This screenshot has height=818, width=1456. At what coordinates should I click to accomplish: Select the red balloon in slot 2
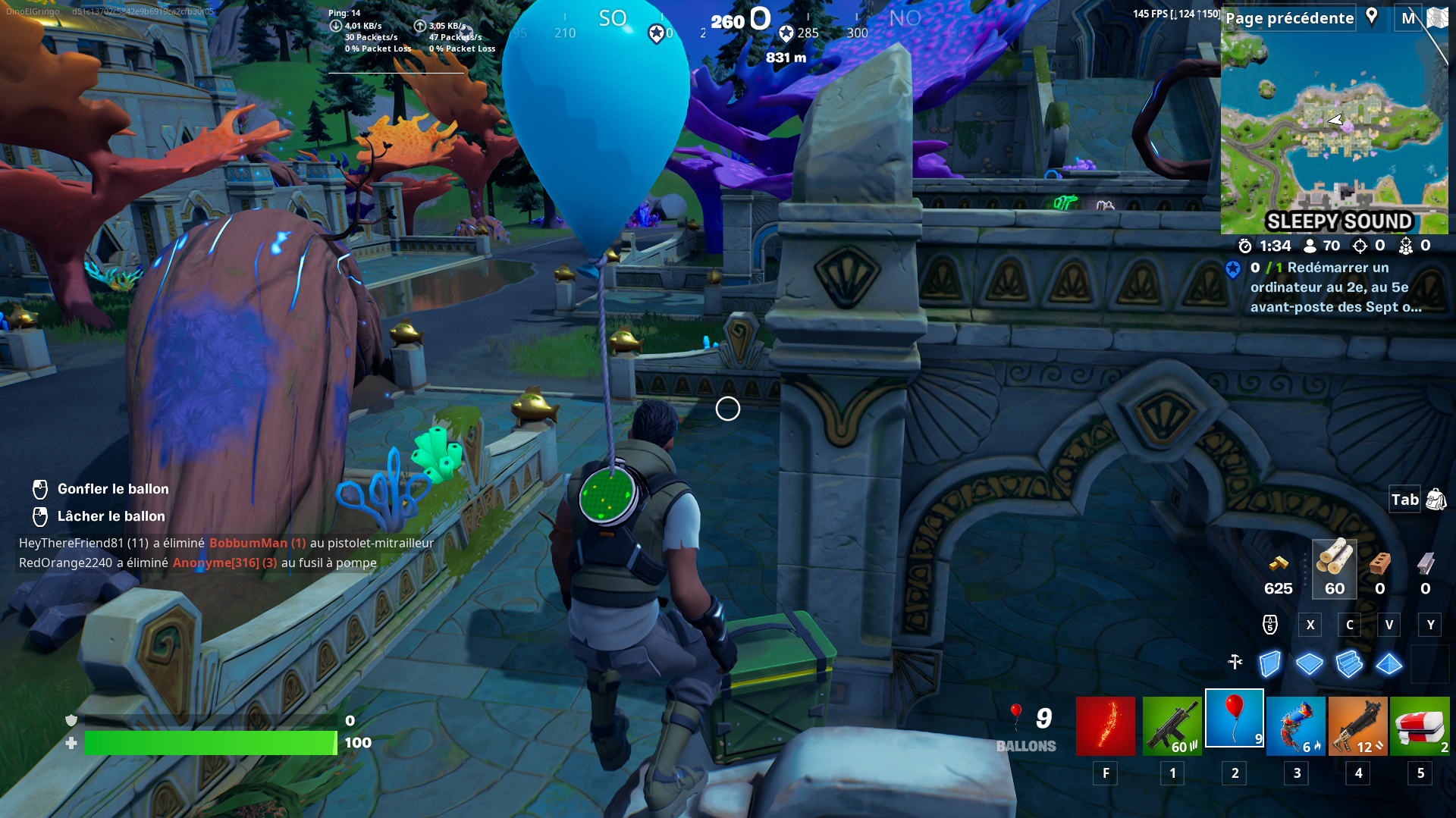[1234, 718]
